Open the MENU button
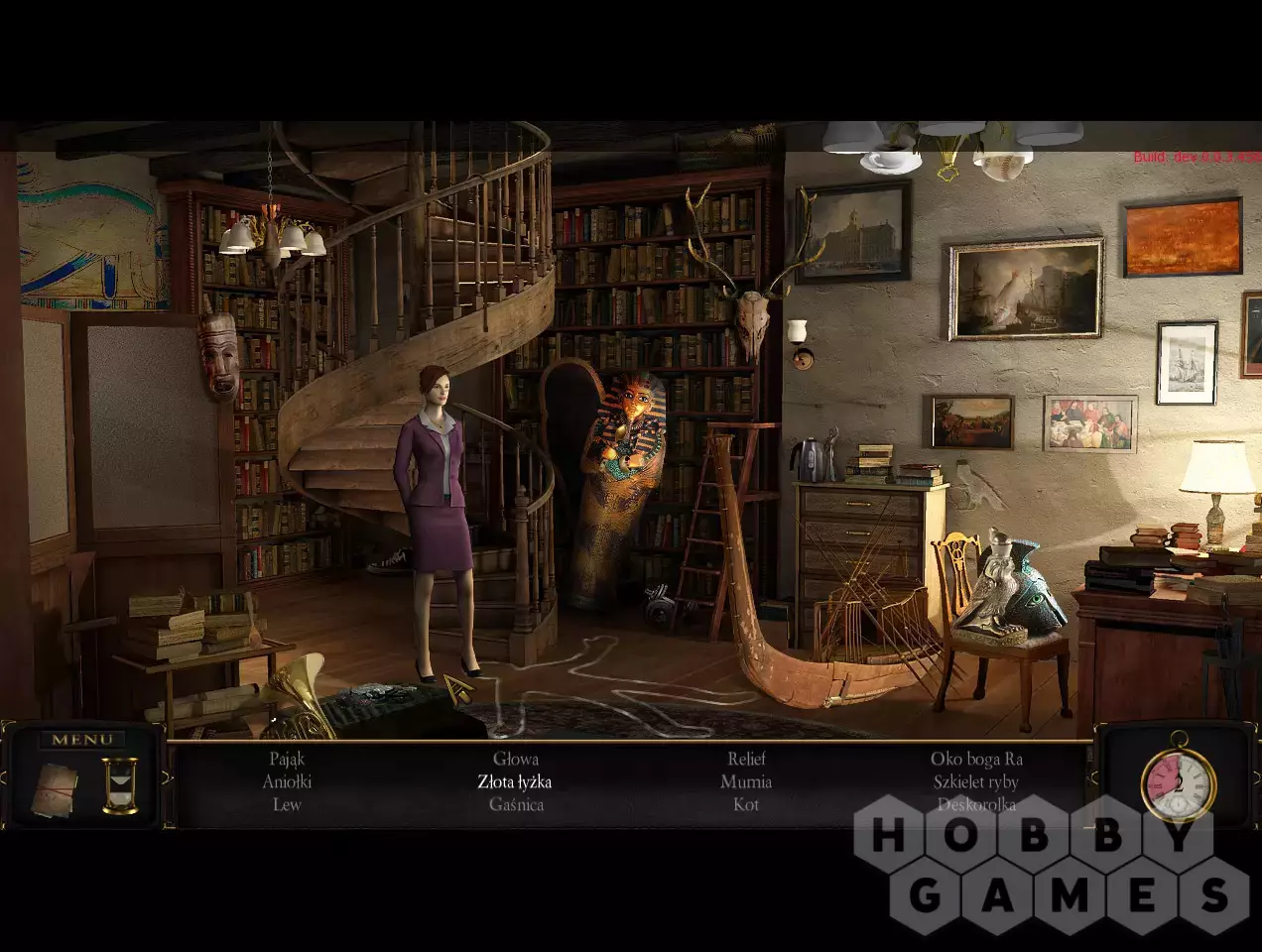The height and width of the screenshot is (952, 1262). (x=82, y=740)
